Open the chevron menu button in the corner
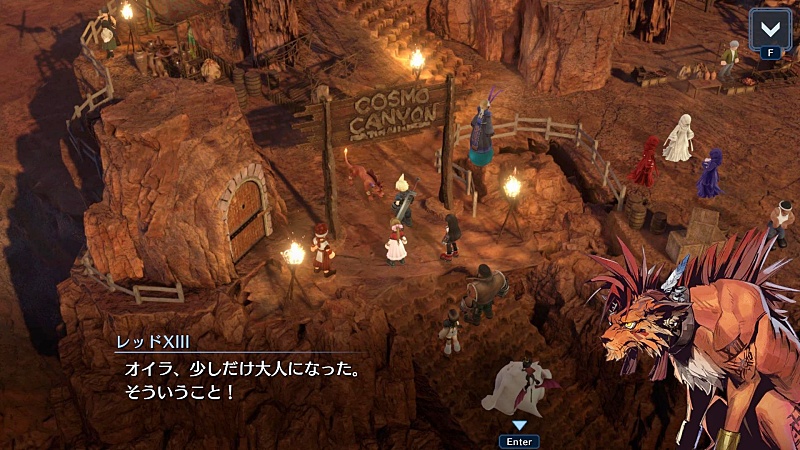800x450 pixels. pyautogui.click(x=769, y=27)
